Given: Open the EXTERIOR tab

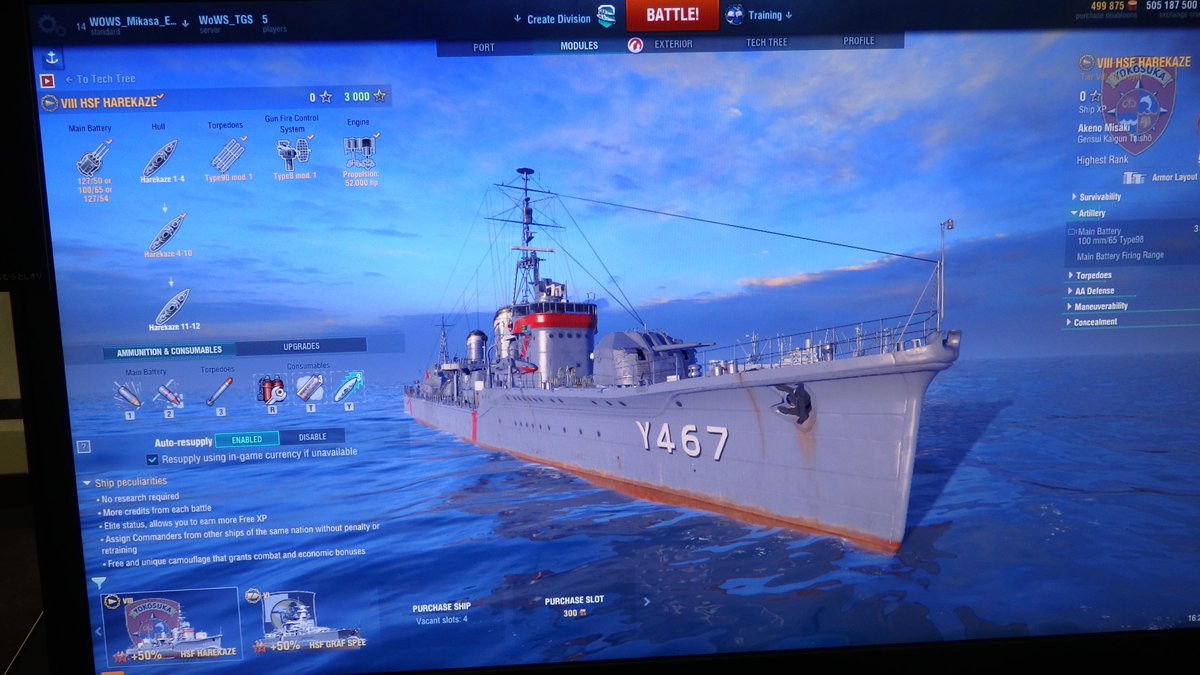Looking at the screenshot, I should pyautogui.click(x=672, y=45).
